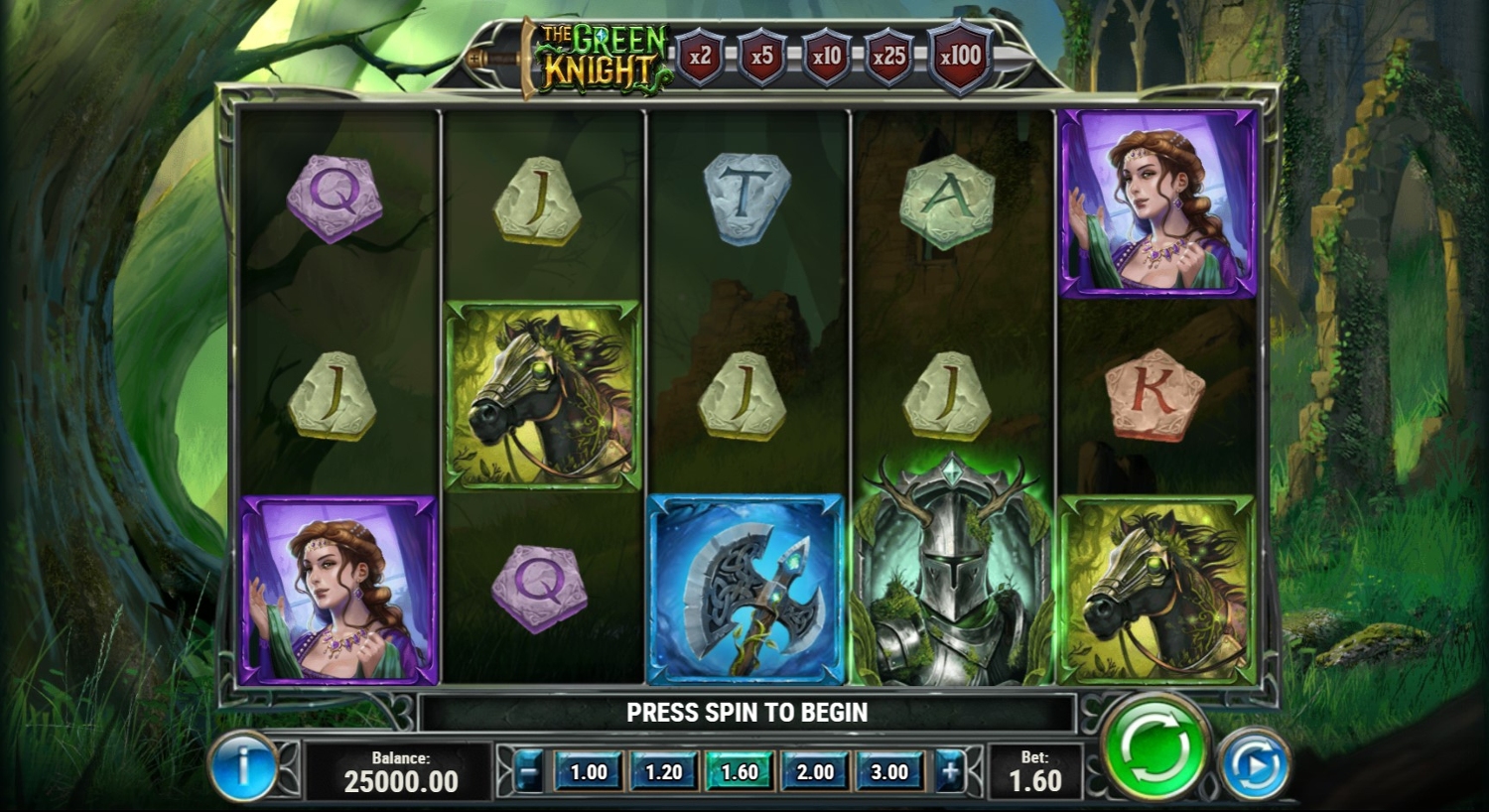The image size is (1489, 812).
Task: Open the game info panel
Action: (242, 765)
